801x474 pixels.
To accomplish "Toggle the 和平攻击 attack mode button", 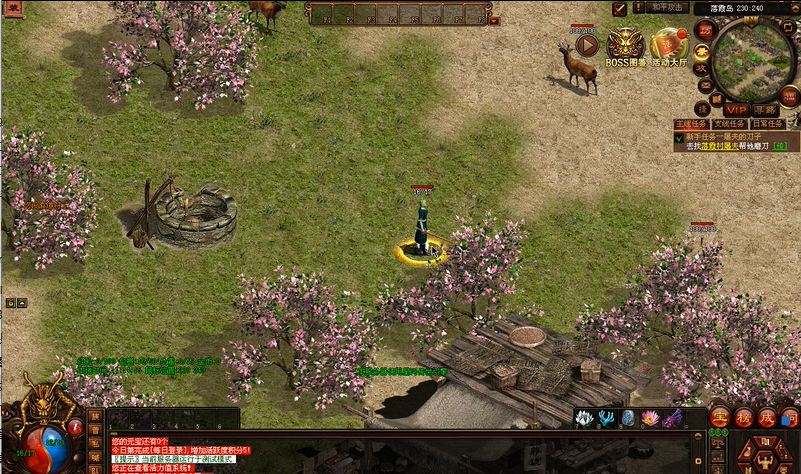I will pos(667,7).
